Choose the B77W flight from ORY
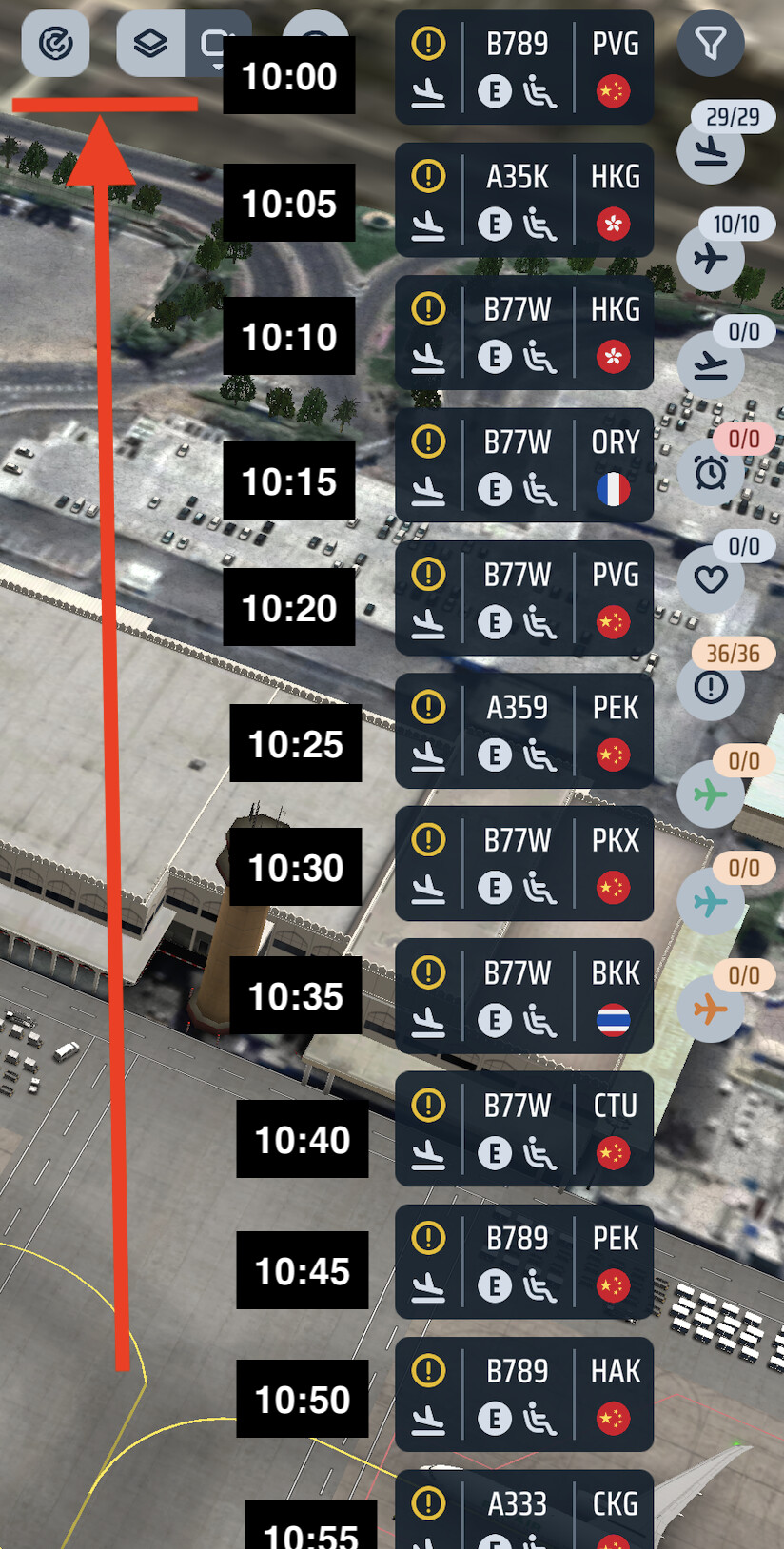This screenshot has height=1549, width=784. (523, 465)
